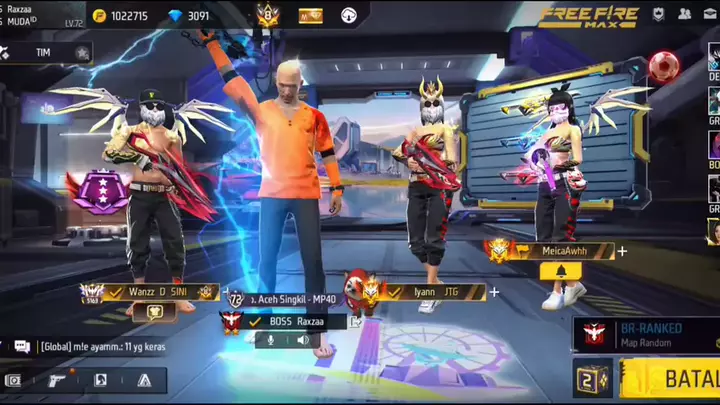The width and height of the screenshot is (720, 405).
Task: Open the triangle-logo icon in bottom toolbar
Action: click(144, 380)
